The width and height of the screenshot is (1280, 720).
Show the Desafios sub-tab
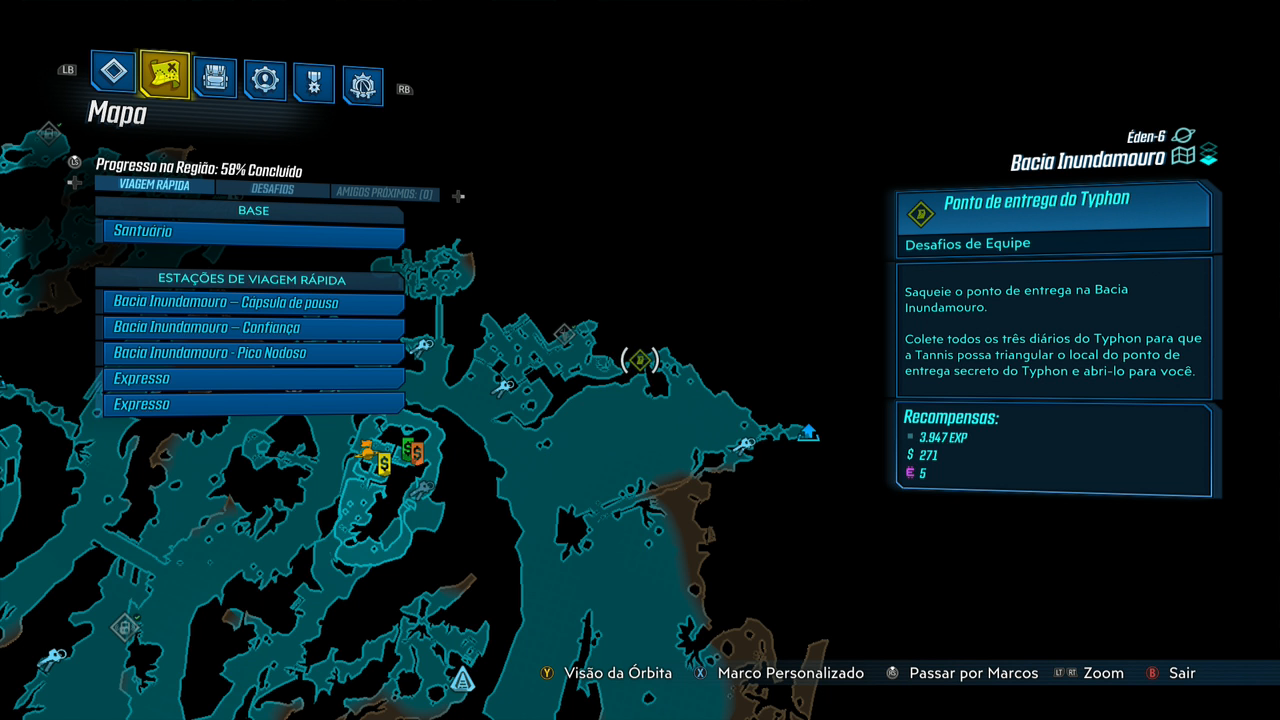(x=272, y=188)
